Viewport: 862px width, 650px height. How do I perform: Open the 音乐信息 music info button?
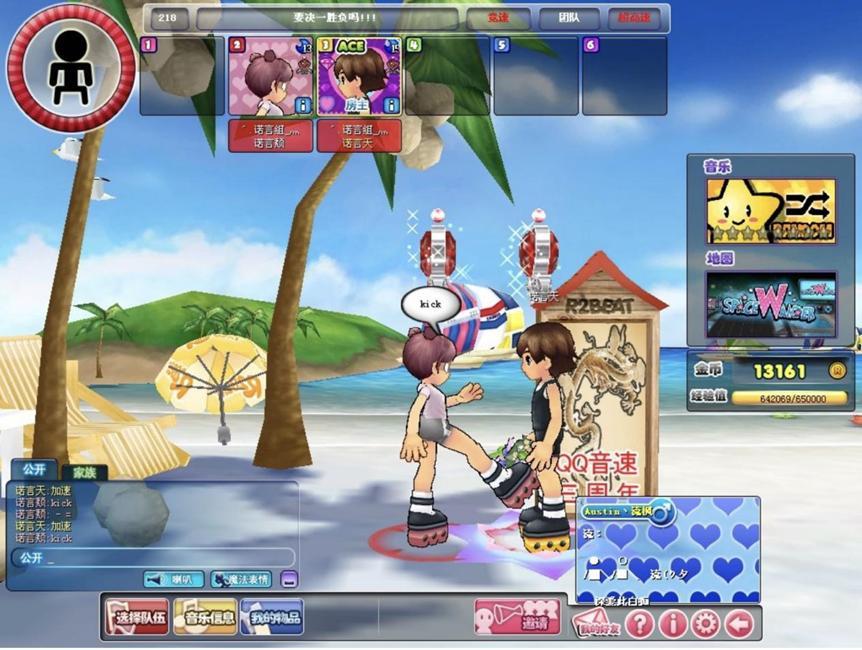click(x=205, y=617)
